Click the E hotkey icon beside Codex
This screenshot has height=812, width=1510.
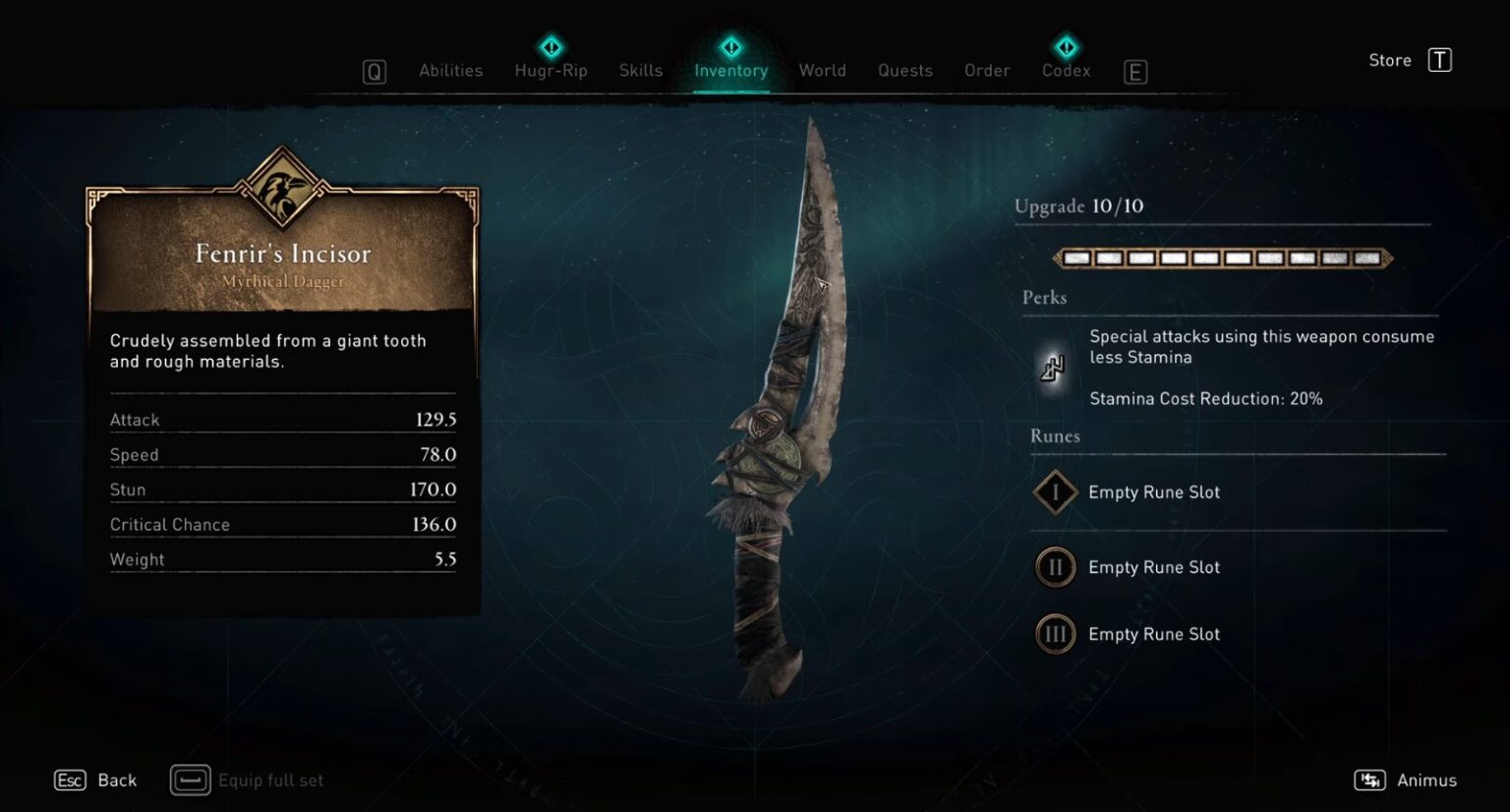tap(1135, 71)
